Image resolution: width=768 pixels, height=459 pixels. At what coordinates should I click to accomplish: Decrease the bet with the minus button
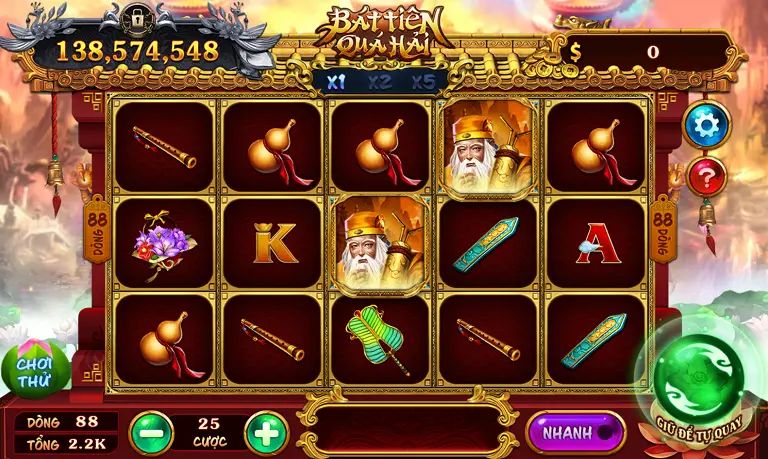coord(151,433)
